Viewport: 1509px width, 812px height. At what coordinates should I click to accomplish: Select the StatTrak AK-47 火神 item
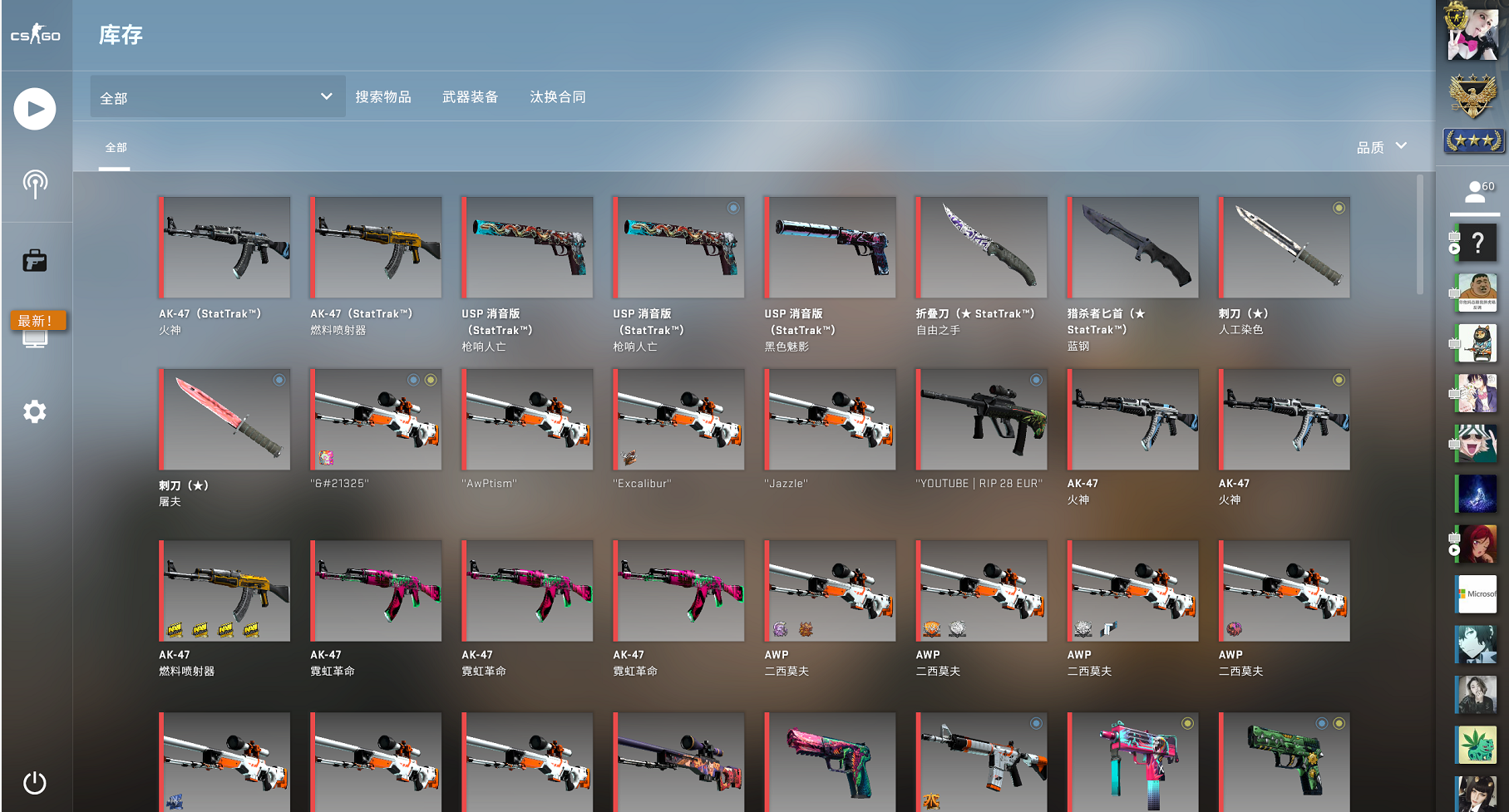pyautogui.click(x=223, y=247)
